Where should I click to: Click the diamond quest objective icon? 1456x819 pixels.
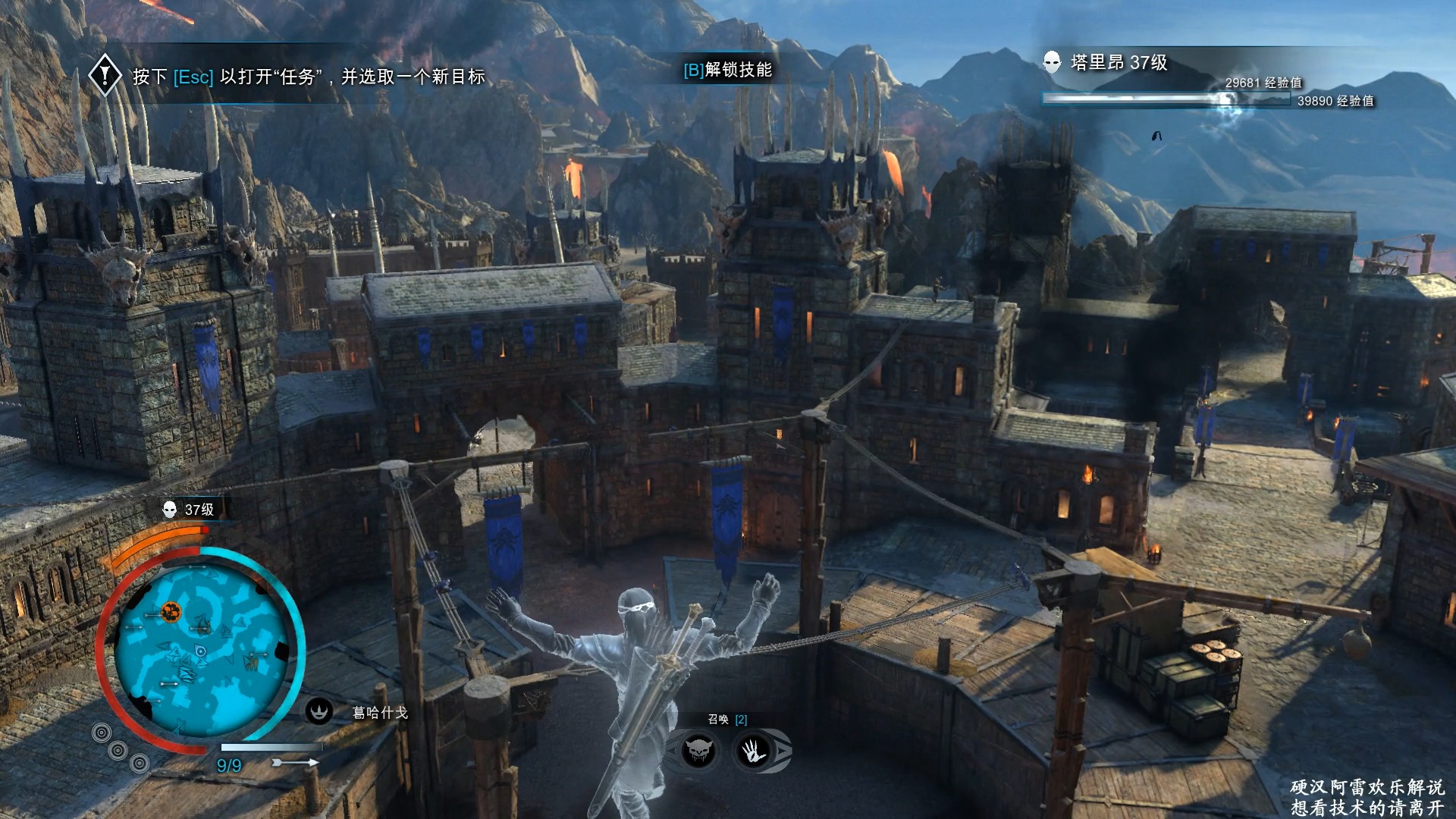[105, 75]
